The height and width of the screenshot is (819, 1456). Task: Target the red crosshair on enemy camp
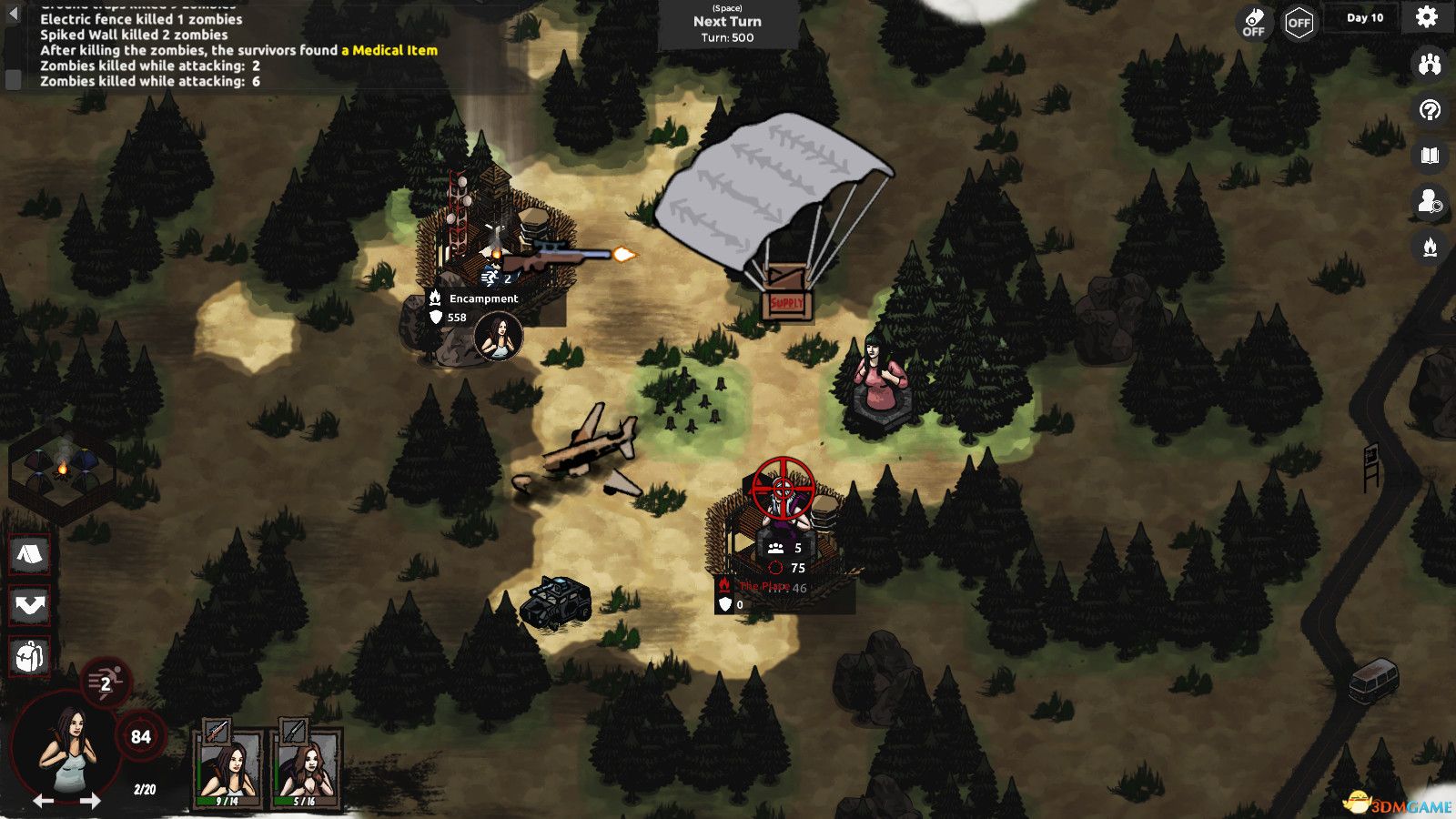pyautogui.click(x=783, y=489)
